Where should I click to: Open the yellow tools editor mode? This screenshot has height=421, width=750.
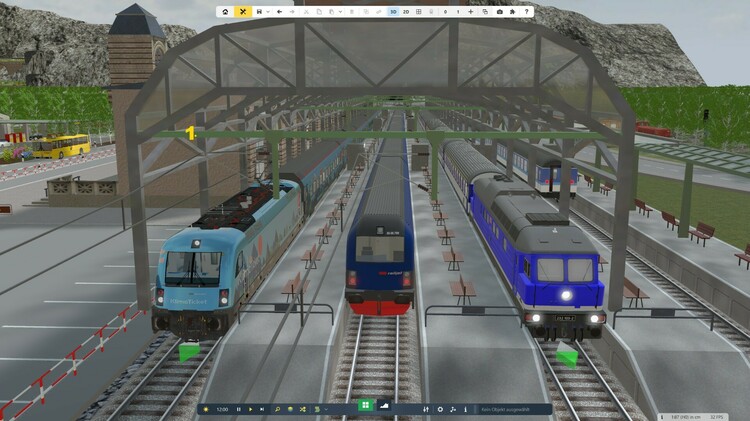pyautogui.click(x=243, y=12)
